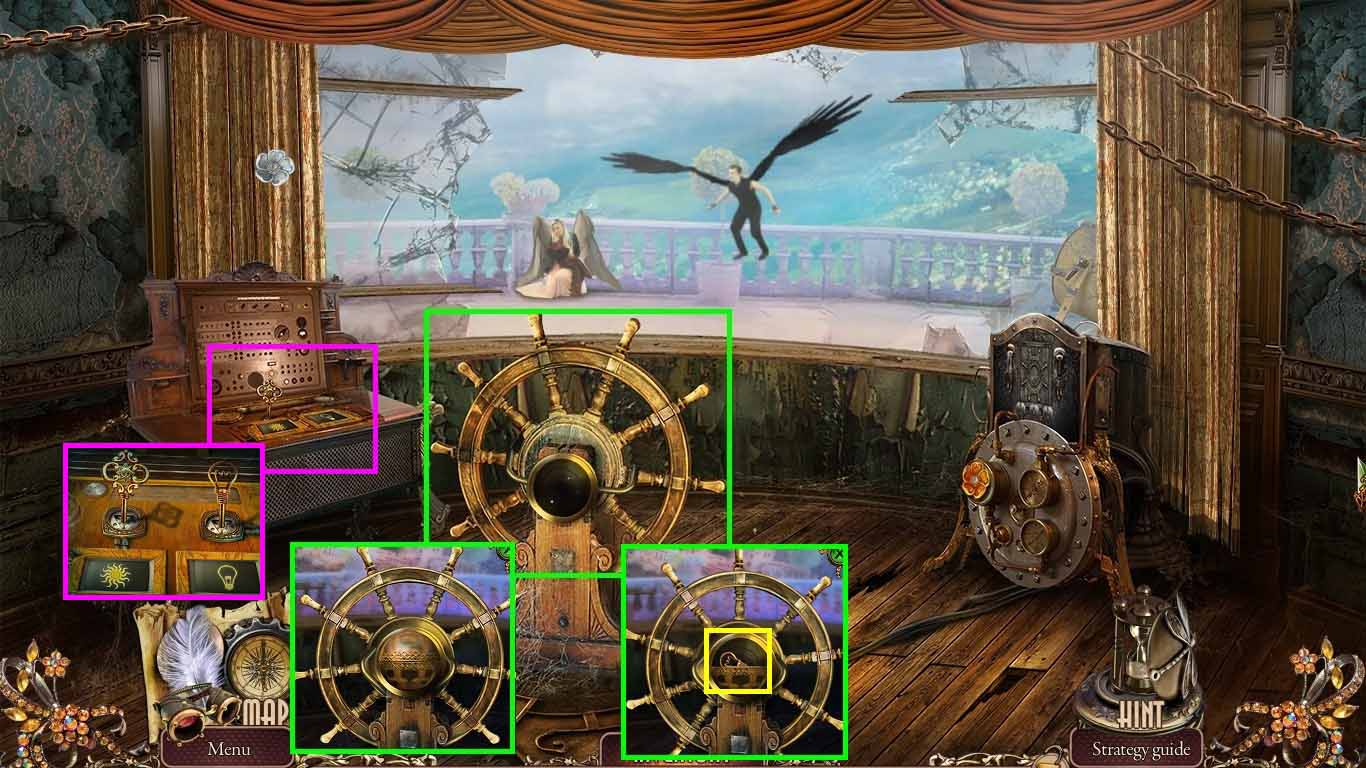Open the Menu

[228, 747]
